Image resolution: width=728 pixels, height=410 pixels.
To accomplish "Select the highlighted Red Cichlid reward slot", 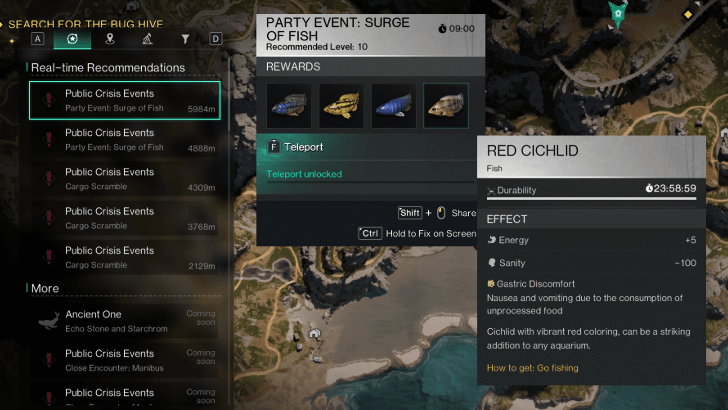I will pyautogui.click(x=445, y=105).
